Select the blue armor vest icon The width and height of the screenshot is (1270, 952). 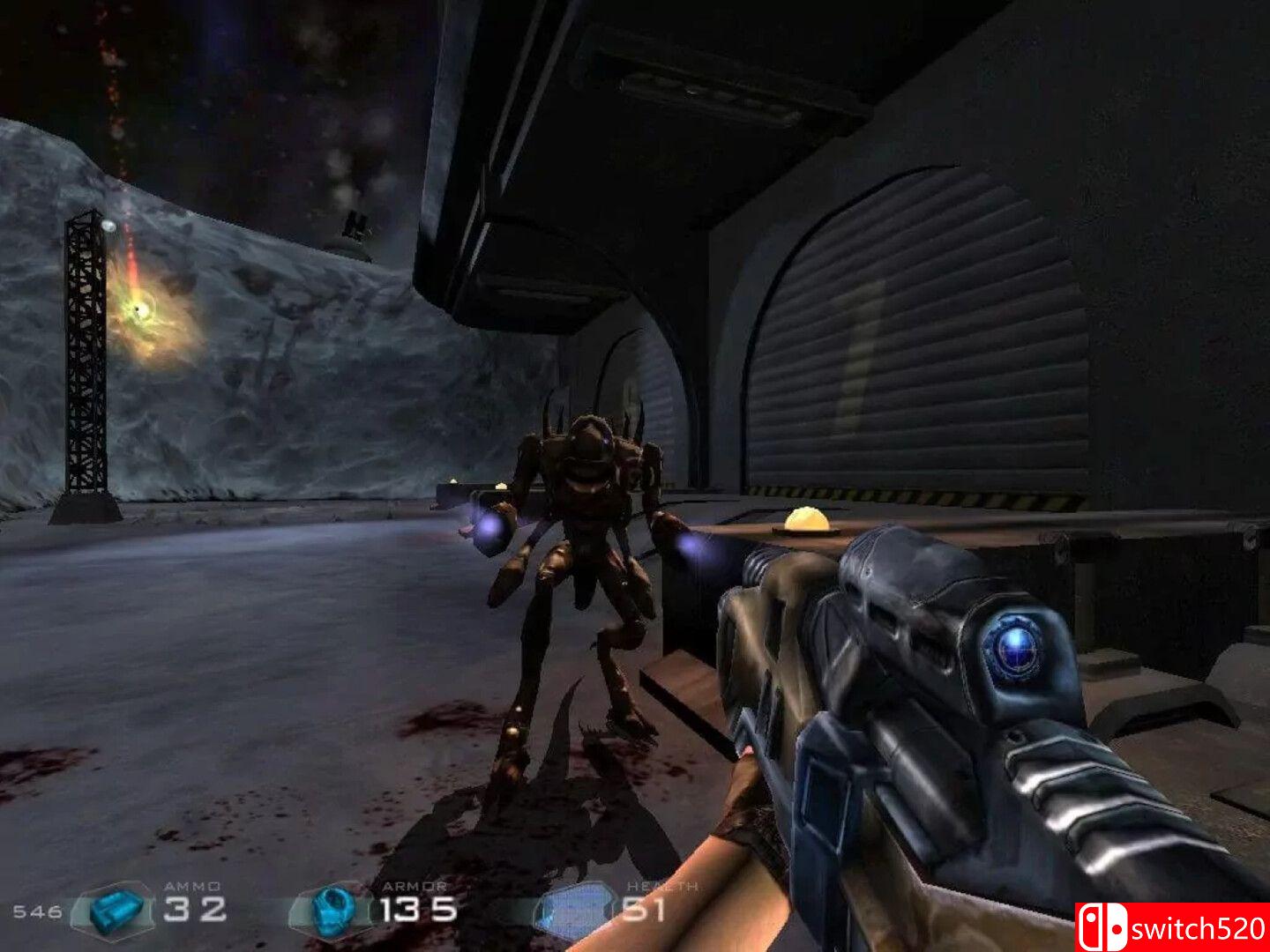[x=332, y=910]
